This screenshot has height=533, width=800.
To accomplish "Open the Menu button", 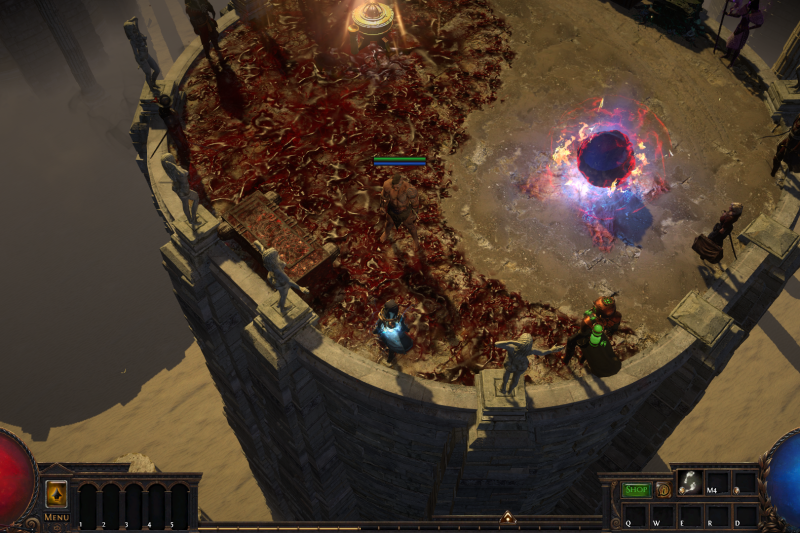I will 56,517.
